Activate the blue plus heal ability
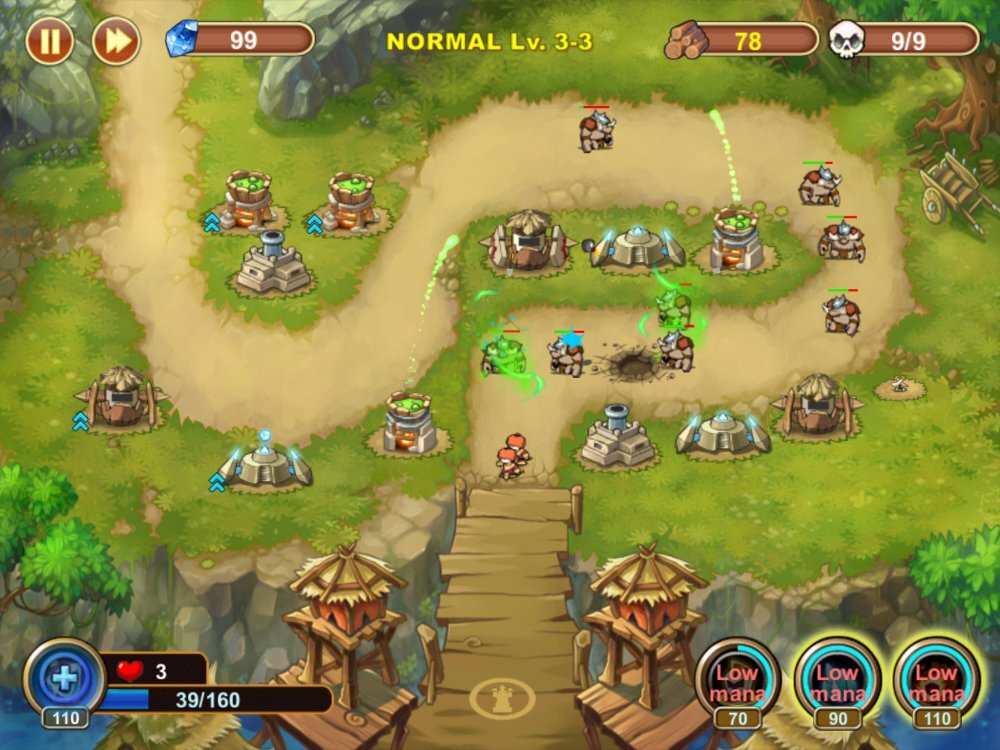 (x=64, y=678)
